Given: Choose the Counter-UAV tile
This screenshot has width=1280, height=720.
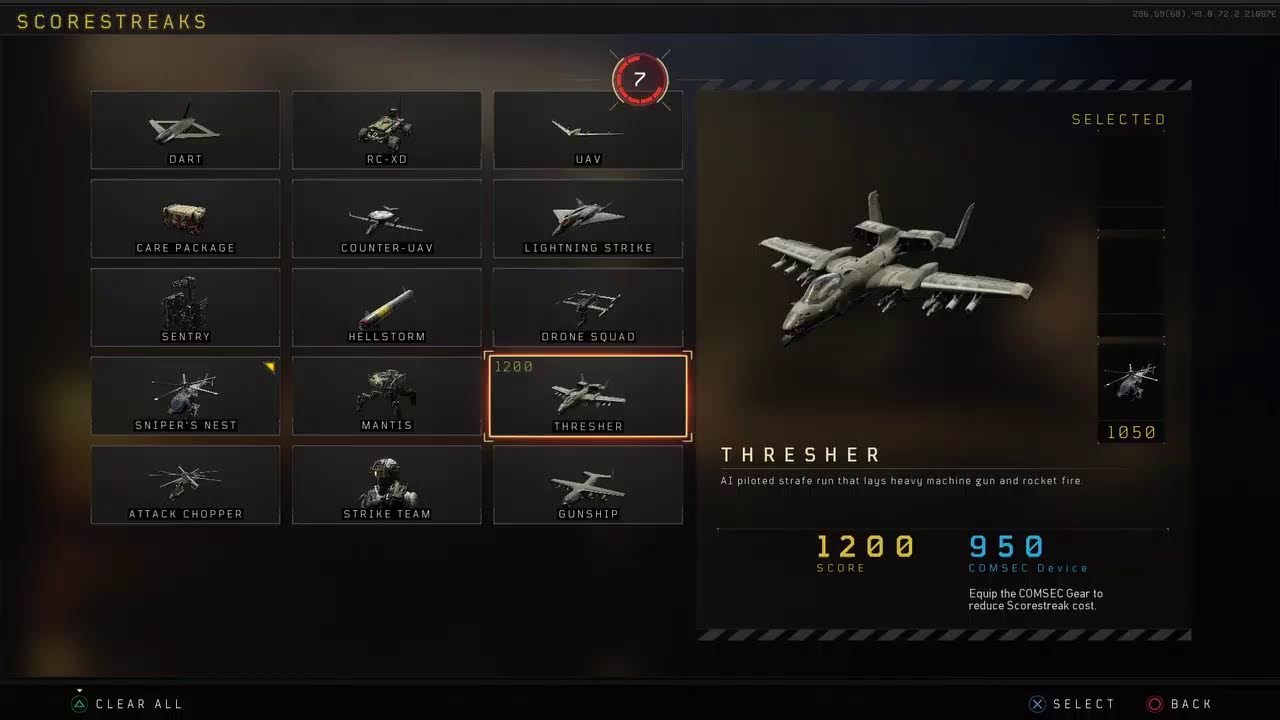Looking at the screenshot, I should [386, 219].
